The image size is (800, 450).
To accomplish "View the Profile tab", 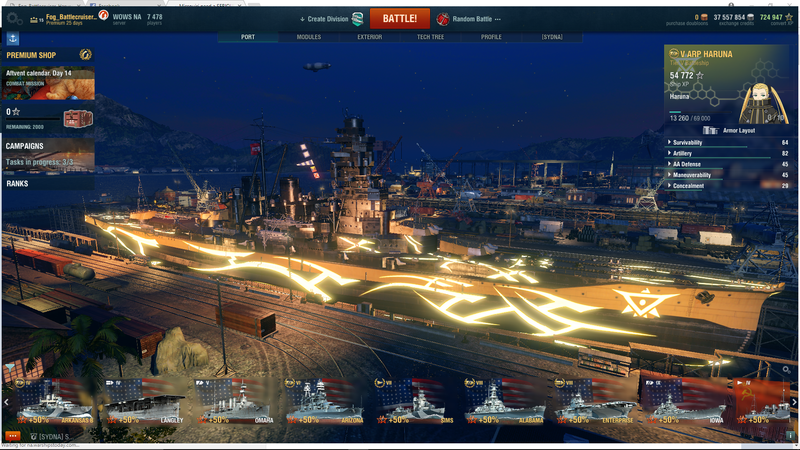I will 491,37.
